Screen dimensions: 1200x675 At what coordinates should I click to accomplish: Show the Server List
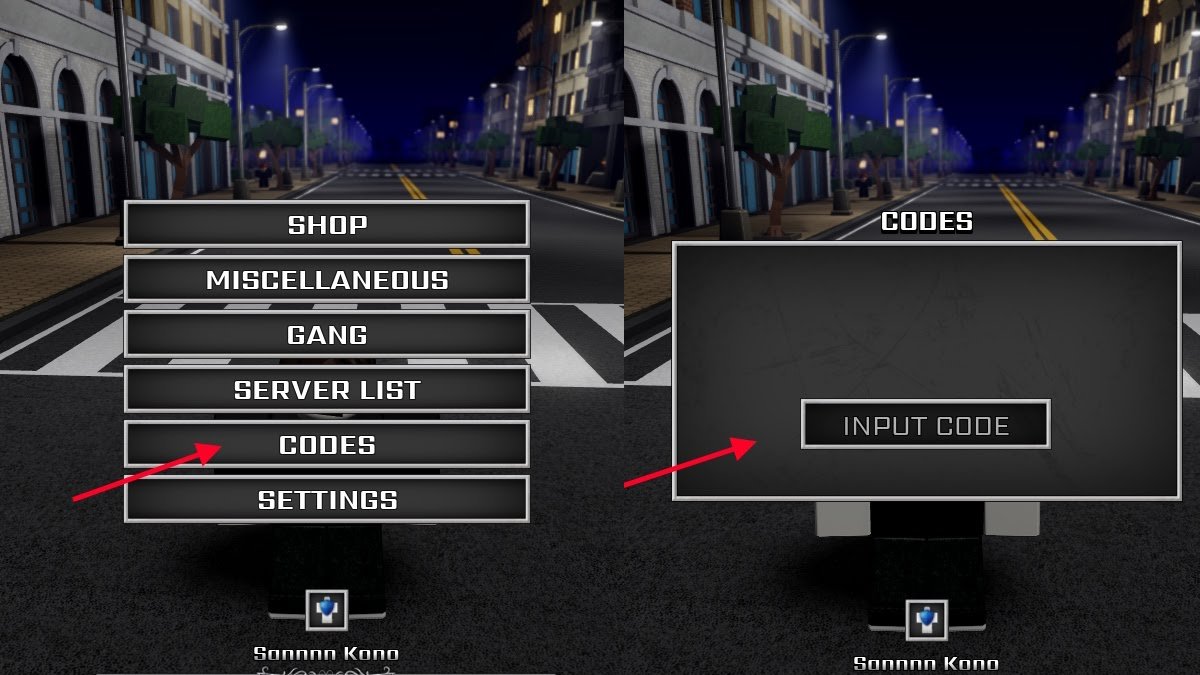tap(327, 389)
